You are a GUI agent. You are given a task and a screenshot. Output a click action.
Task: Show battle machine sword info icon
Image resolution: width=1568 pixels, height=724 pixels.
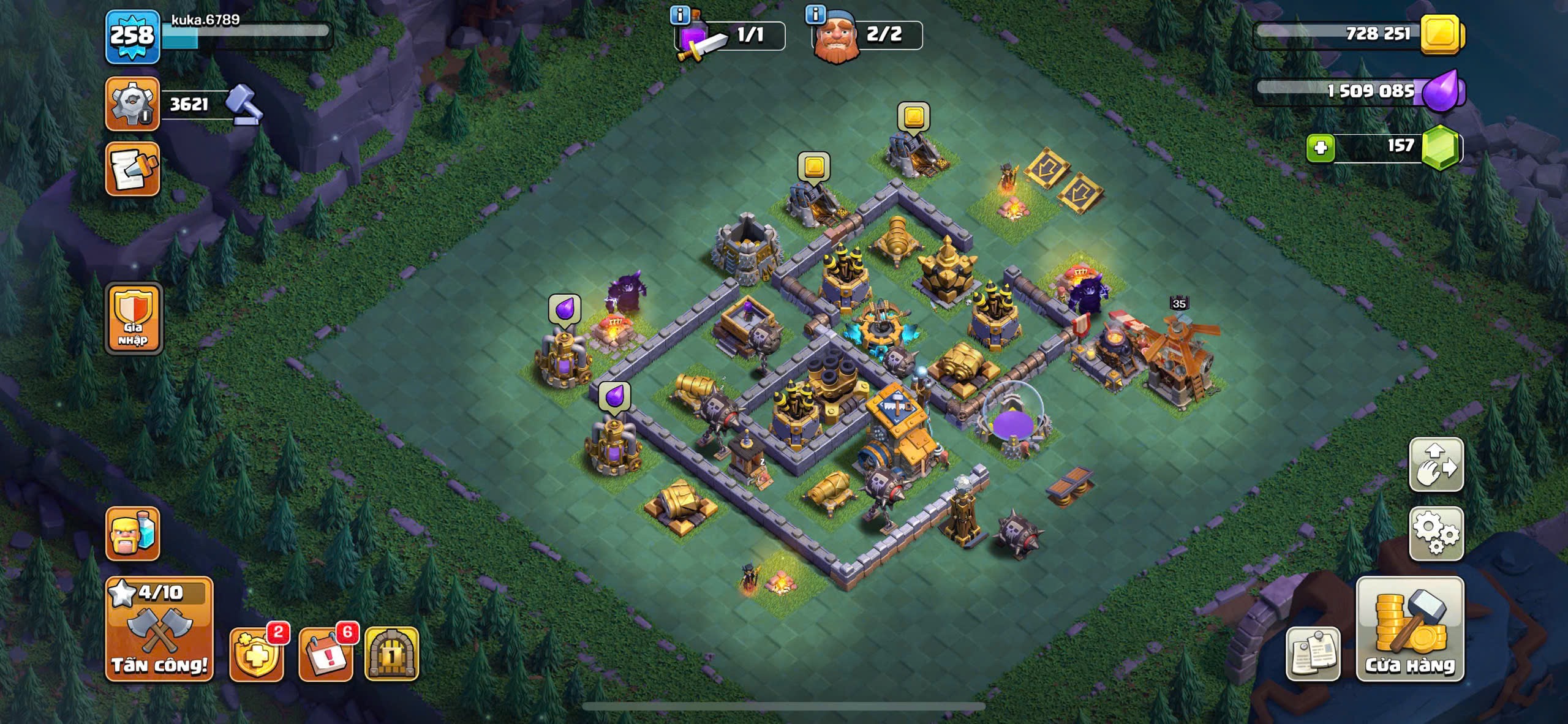point(679,14)
